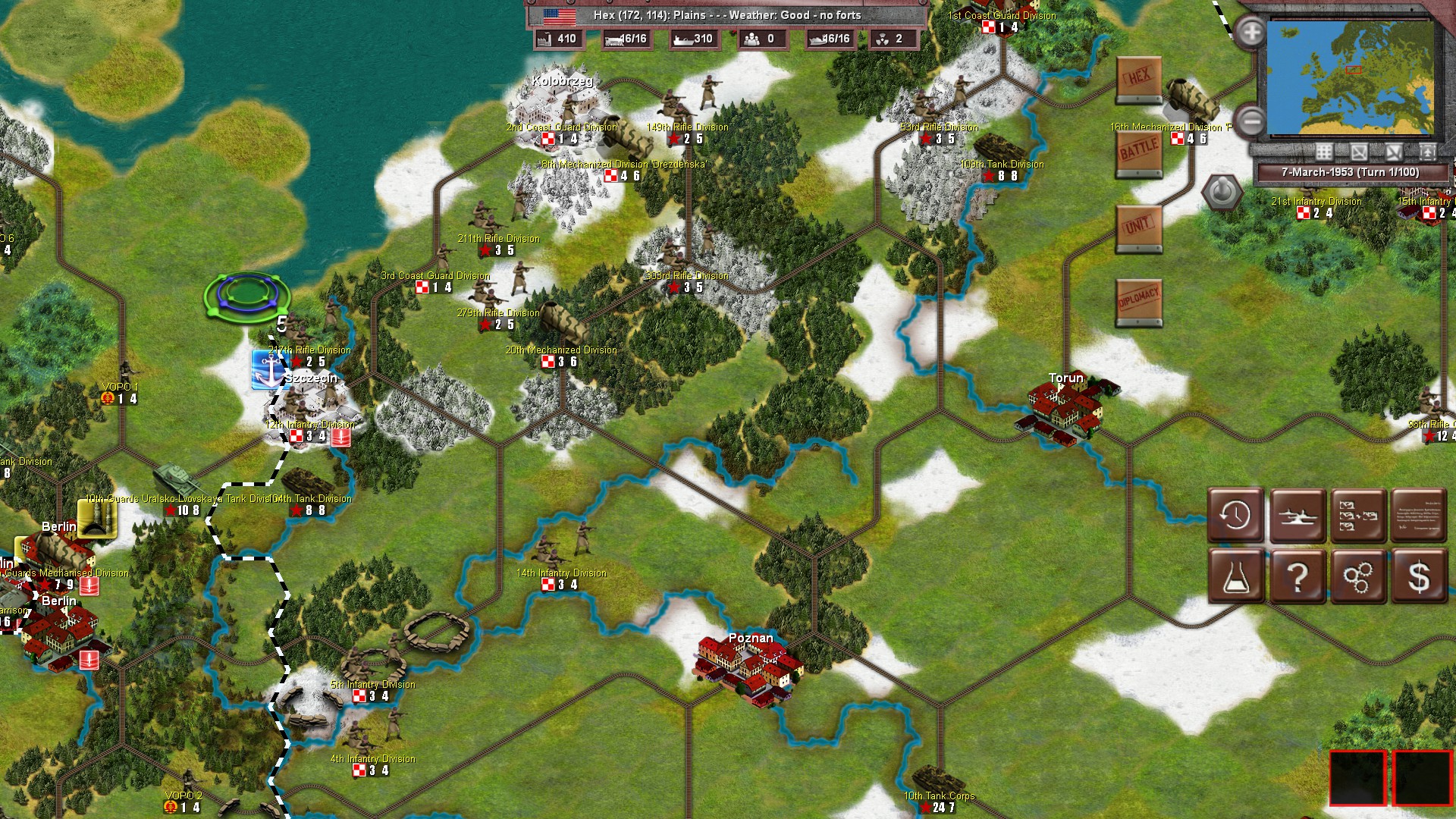Open research via the flask icon

click(1236, 578)
